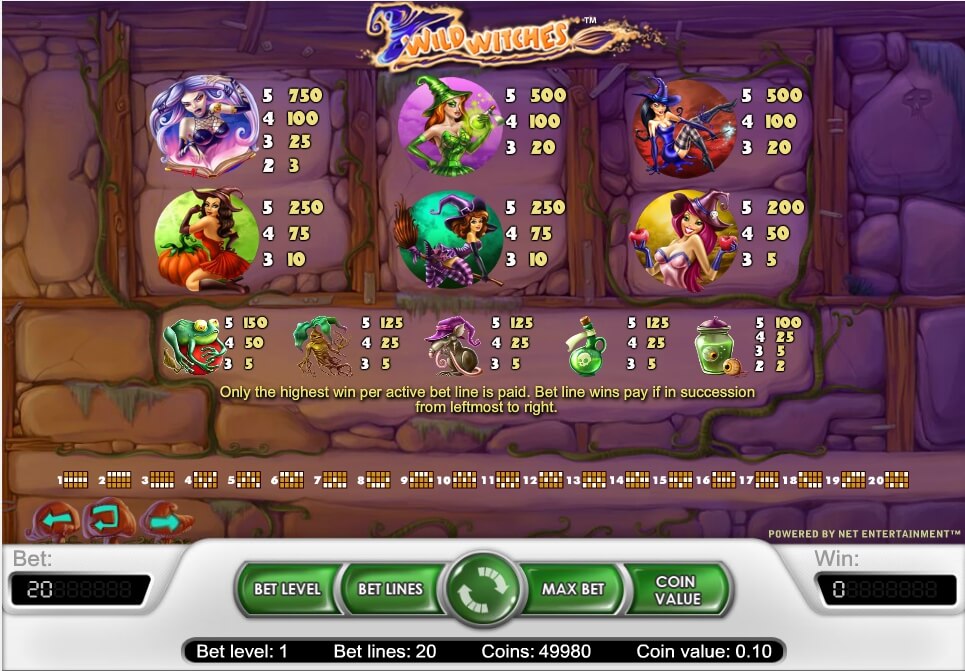Change the COIN VALUE
965x671 pixels.
(x=676, y=589)
